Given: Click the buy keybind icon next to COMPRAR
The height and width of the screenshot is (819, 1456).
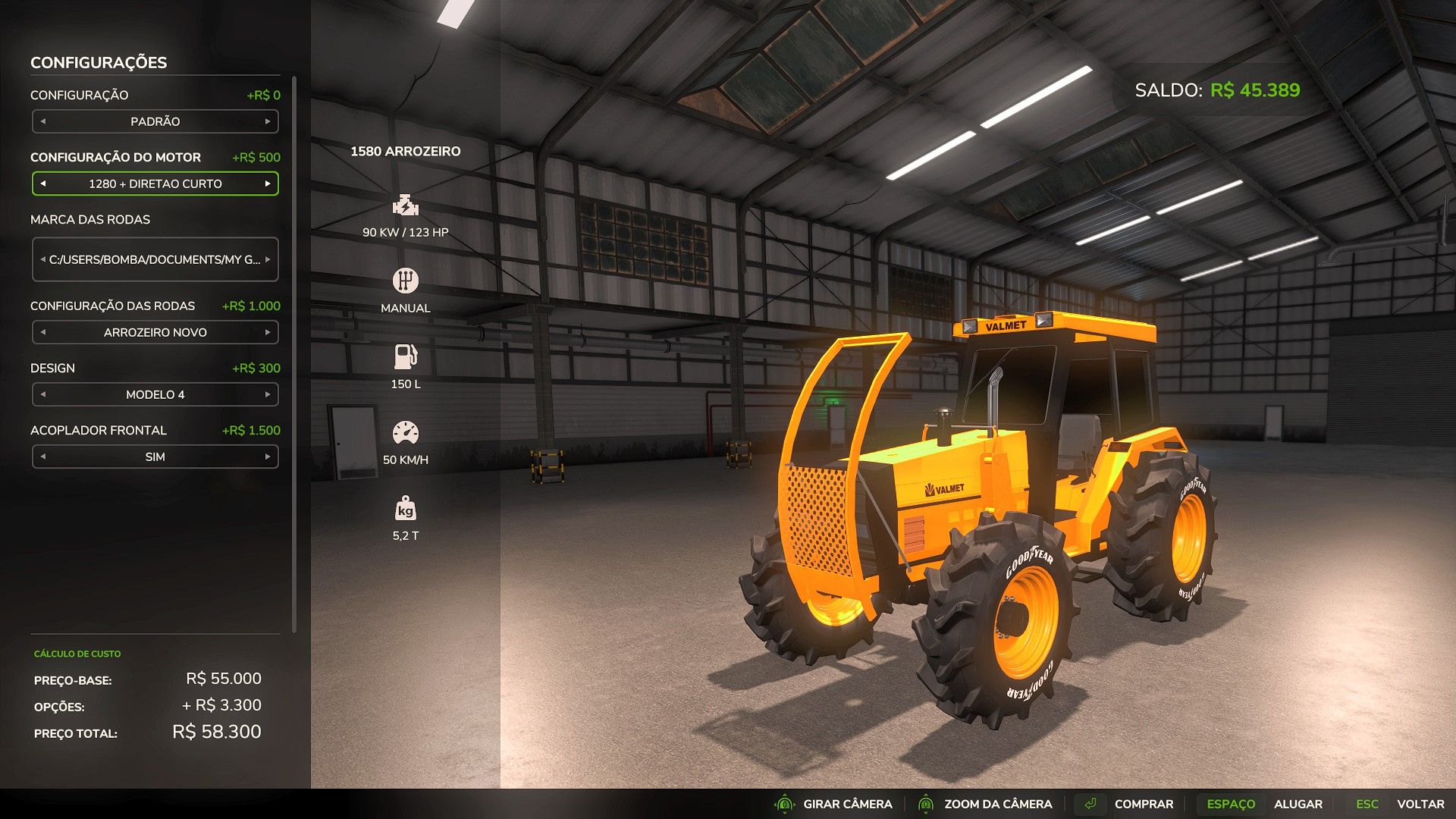Looking at the screenshot, I should click(1092, 804).
